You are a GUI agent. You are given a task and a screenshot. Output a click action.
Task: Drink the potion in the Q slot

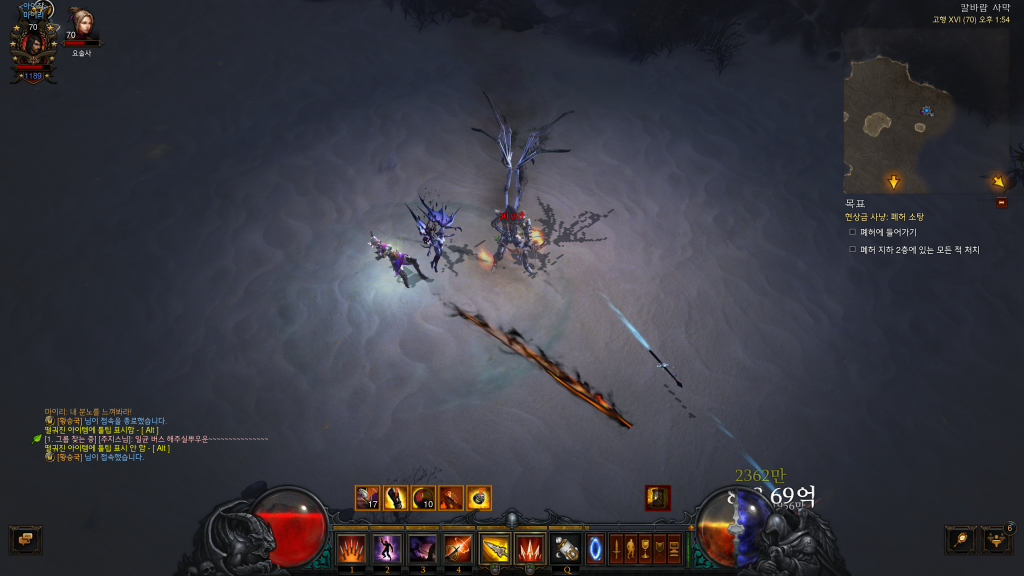pyautogui.click(x=566, y=548)
